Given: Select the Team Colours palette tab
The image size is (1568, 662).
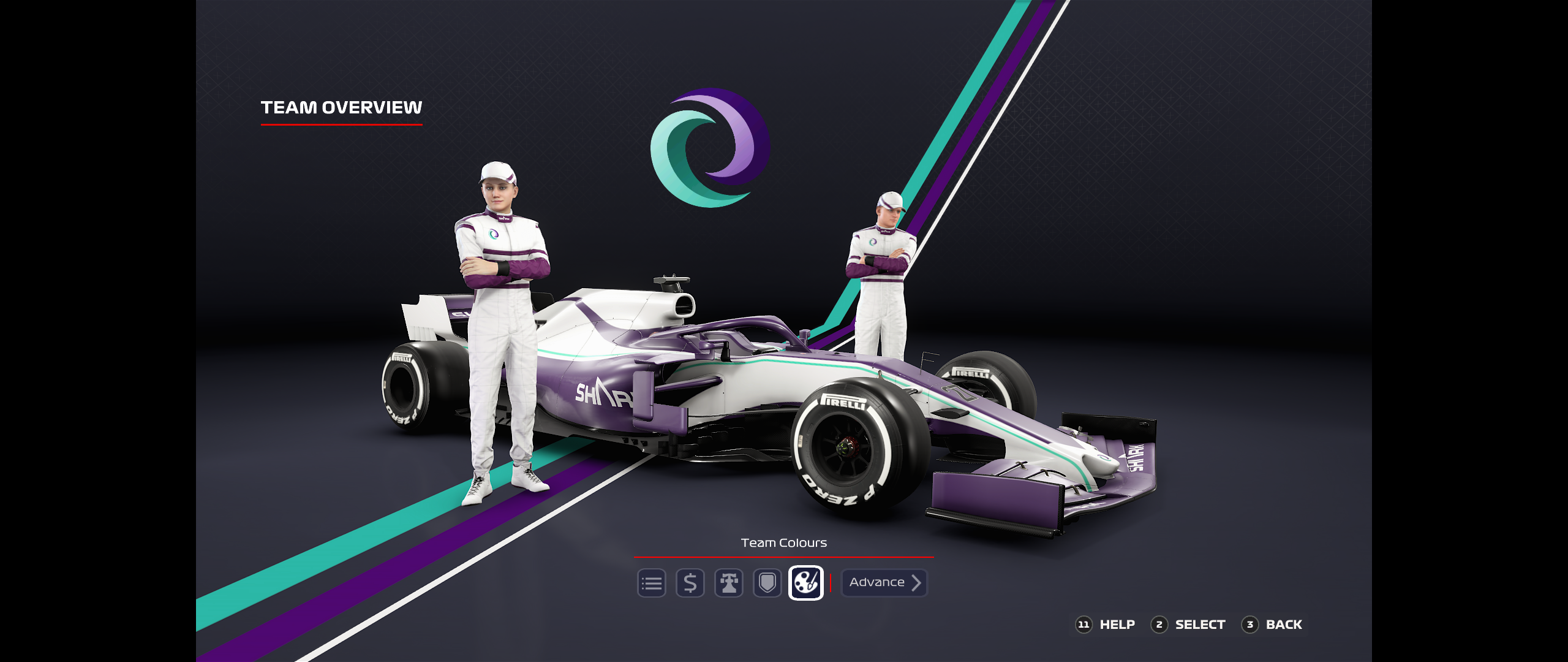Looking at the screenshot, I should click(x=805, y=583).
